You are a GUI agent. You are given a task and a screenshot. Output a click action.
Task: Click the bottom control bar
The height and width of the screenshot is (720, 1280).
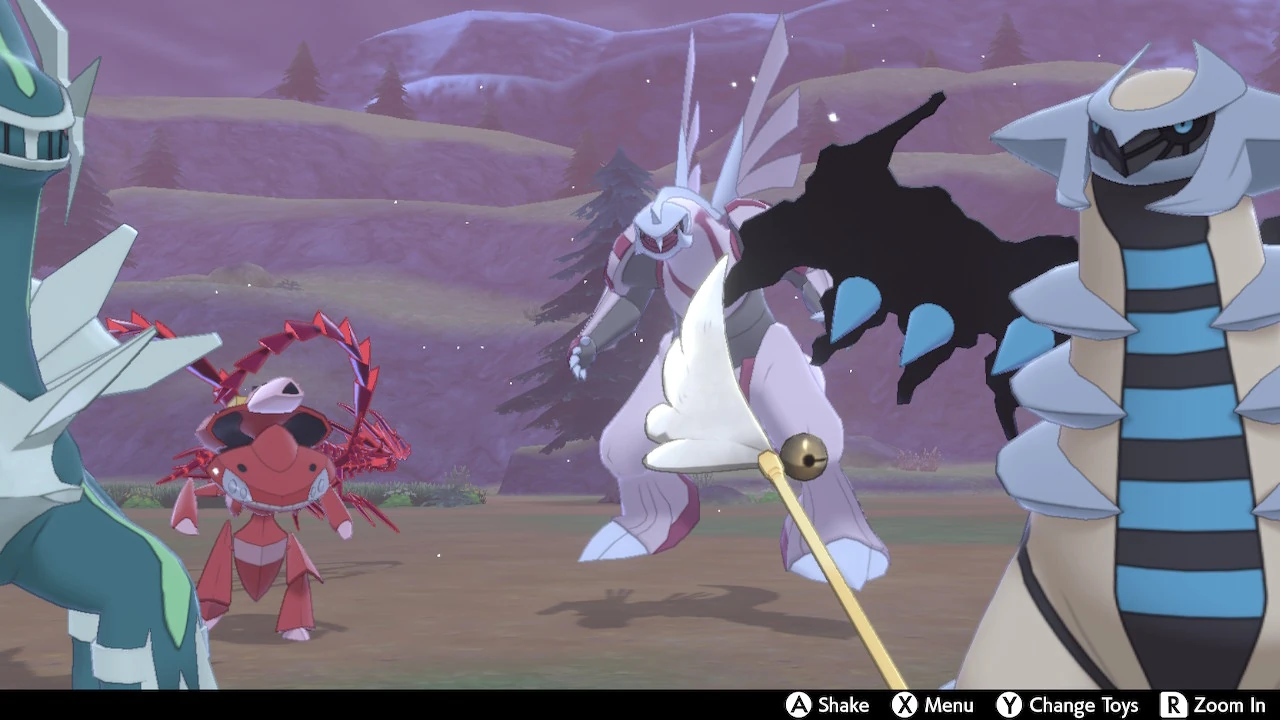pyautogui.click(x=640, y=704)
